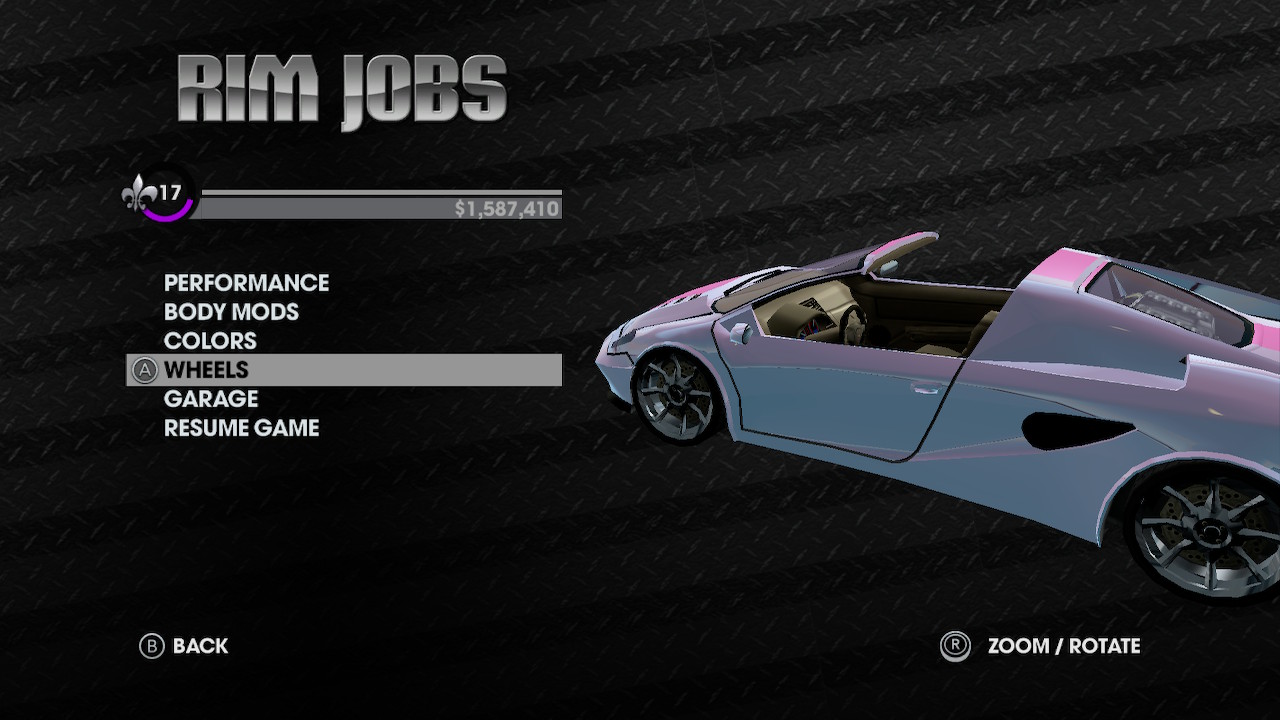Open the Performance upgrades menu

click(x=246, y=283)
